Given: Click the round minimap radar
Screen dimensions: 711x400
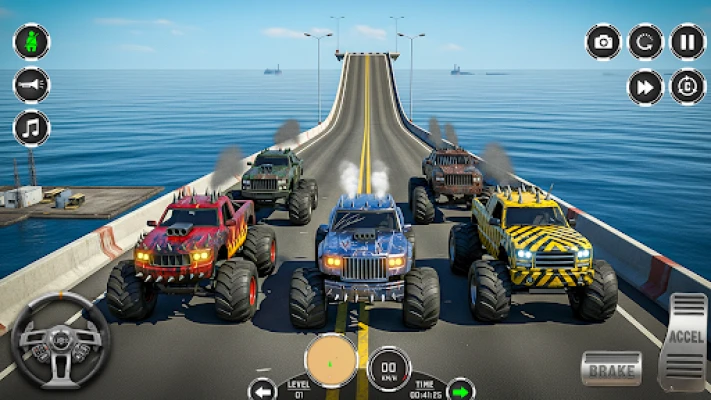Looking at the screenshot, I should tap(331, 360).
